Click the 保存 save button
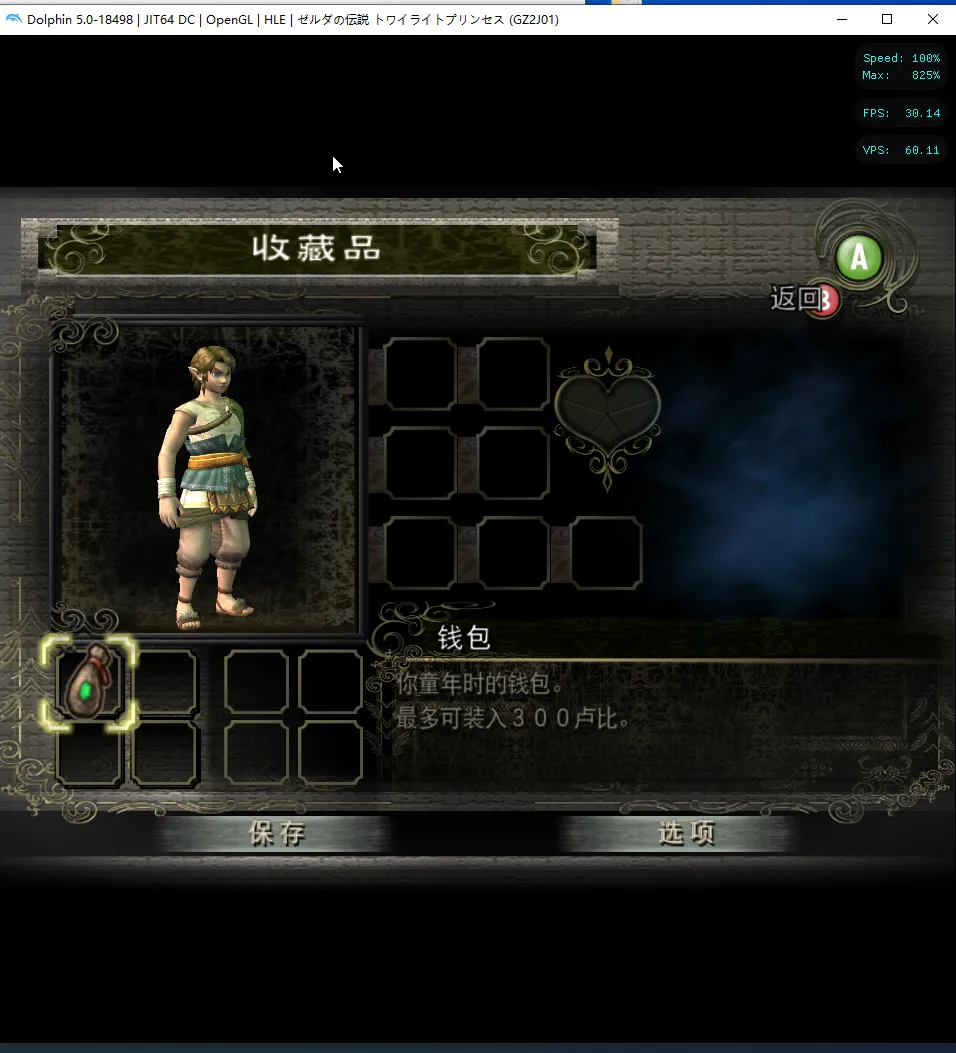The width and height of the screenshot is (956, 1053). (x=277, y=834)
